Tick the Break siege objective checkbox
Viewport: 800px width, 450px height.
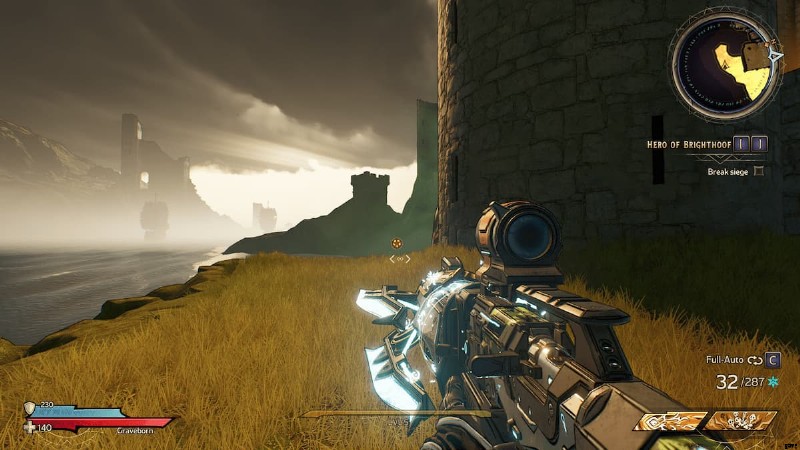(759, 171)
